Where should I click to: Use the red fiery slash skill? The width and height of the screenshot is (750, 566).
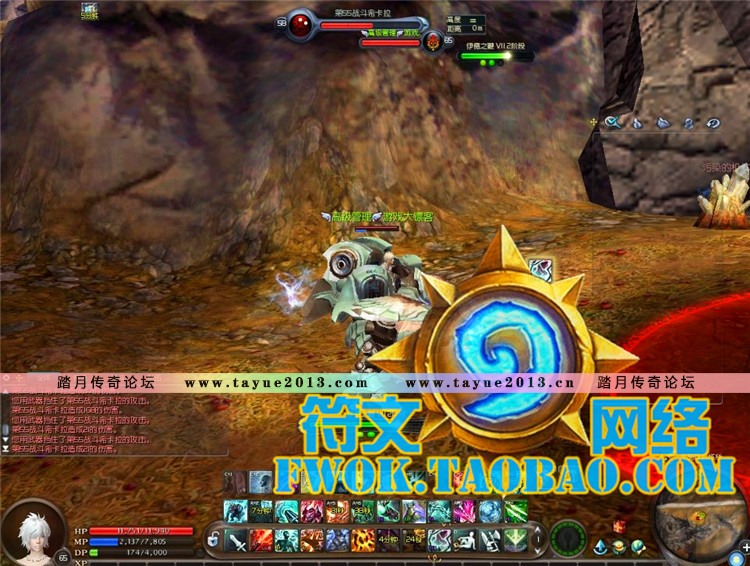(x=262, y=541)
